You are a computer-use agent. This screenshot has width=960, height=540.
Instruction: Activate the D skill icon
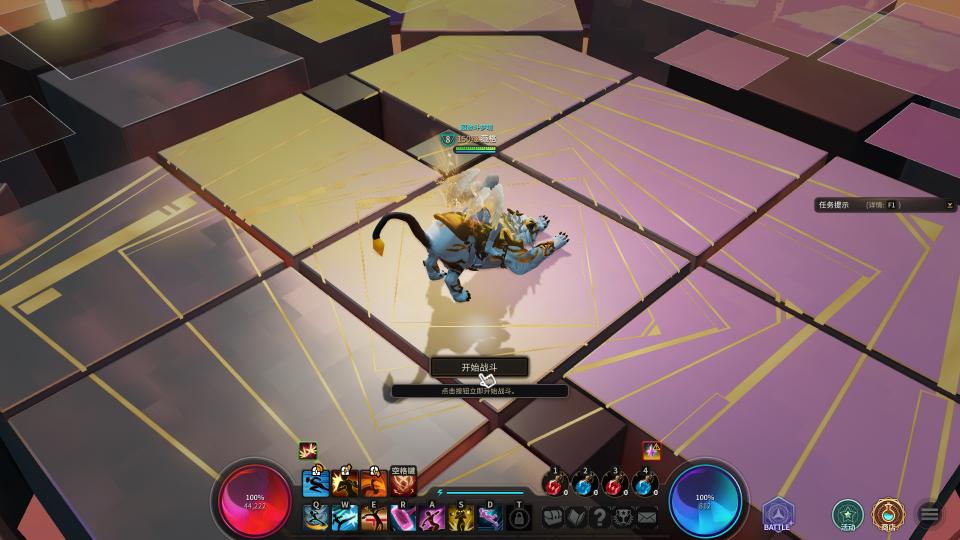490,517
